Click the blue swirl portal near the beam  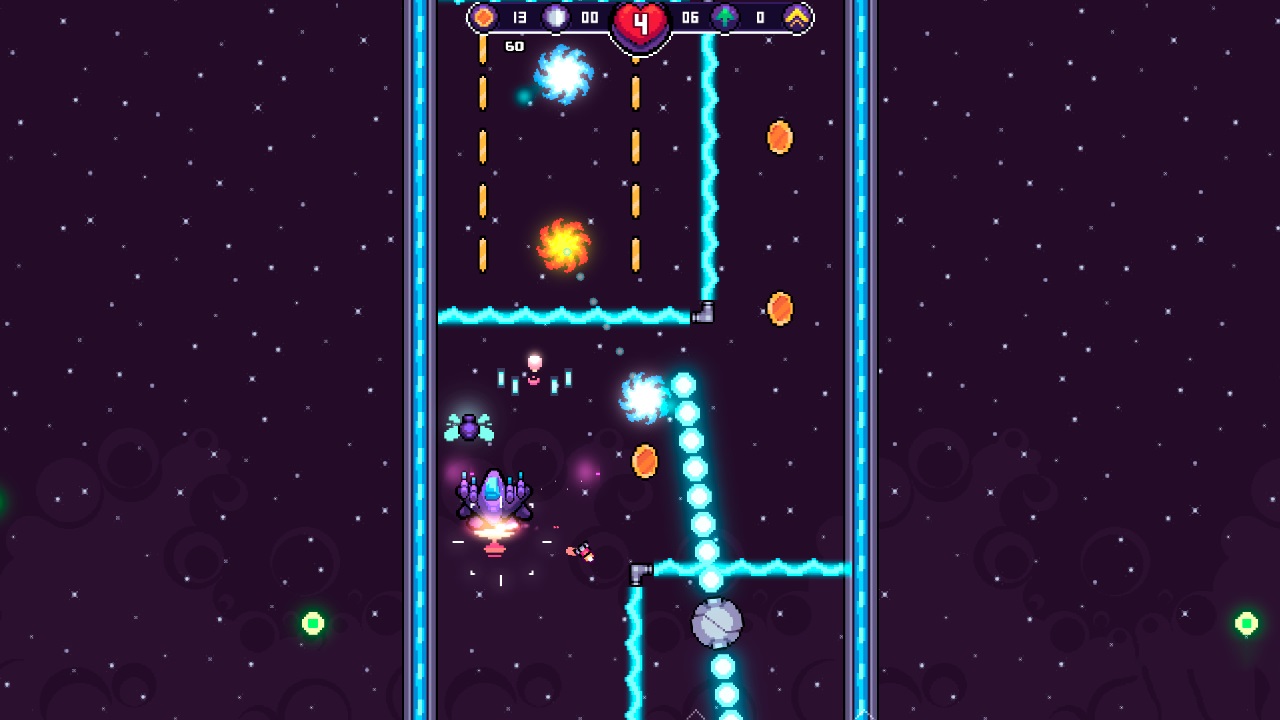click(x=645, y=398)
